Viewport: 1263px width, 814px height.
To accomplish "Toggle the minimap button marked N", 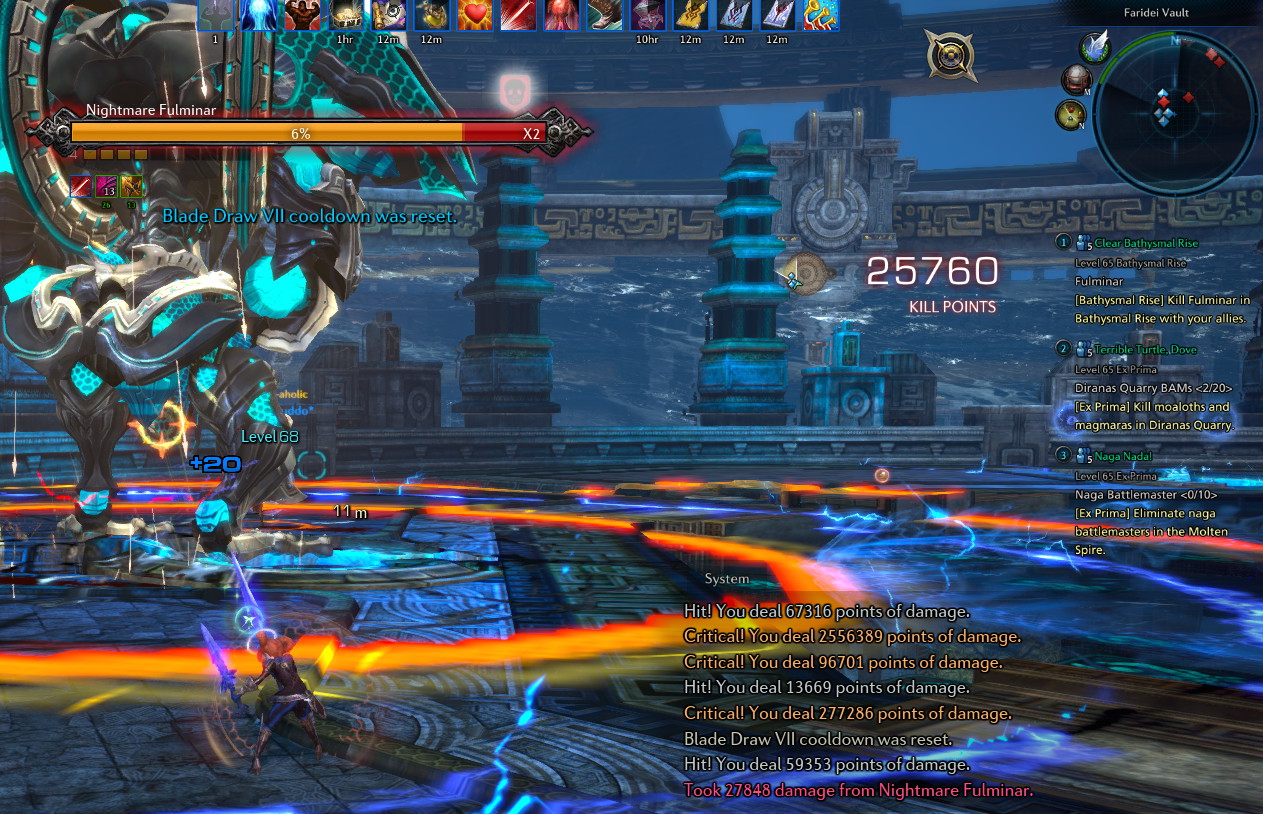I will (x=1070, y=114).
